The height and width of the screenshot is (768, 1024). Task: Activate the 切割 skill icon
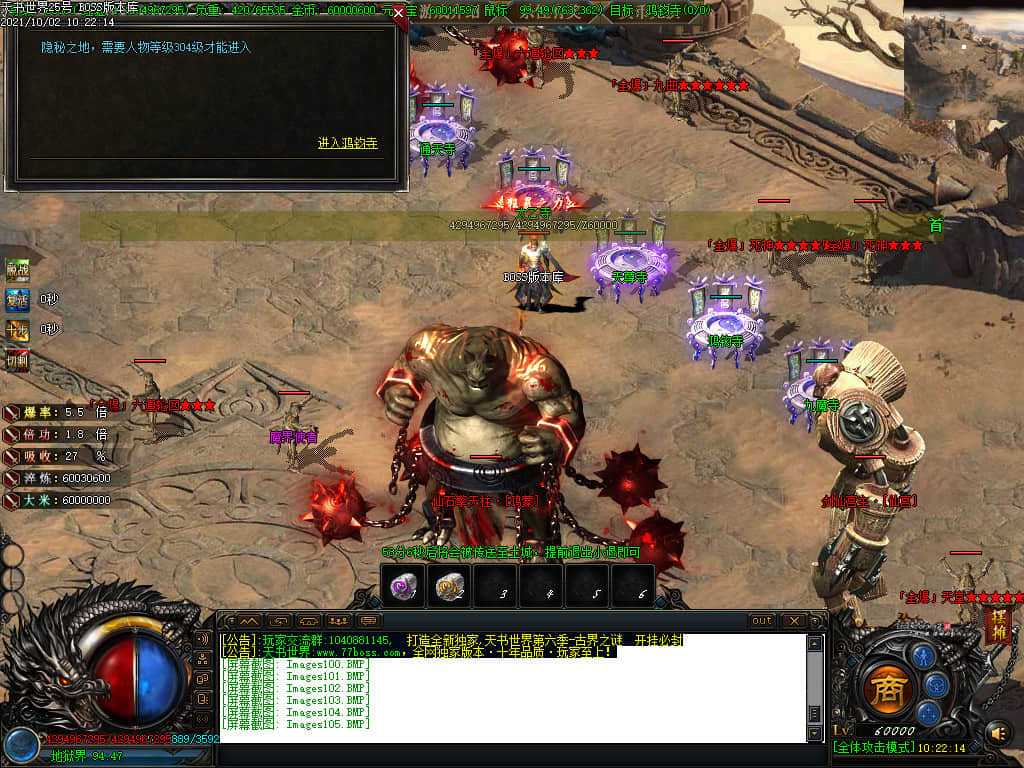(x=17, y=359)
